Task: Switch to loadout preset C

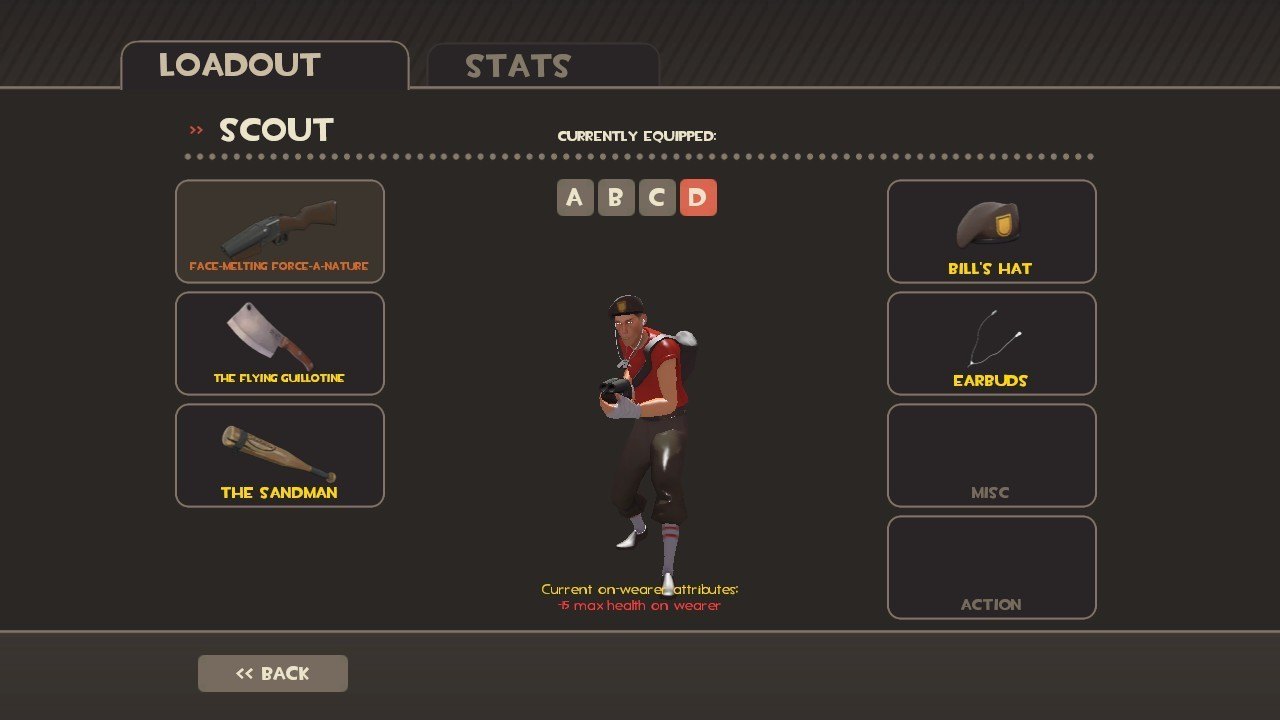Action: [657, 198]
